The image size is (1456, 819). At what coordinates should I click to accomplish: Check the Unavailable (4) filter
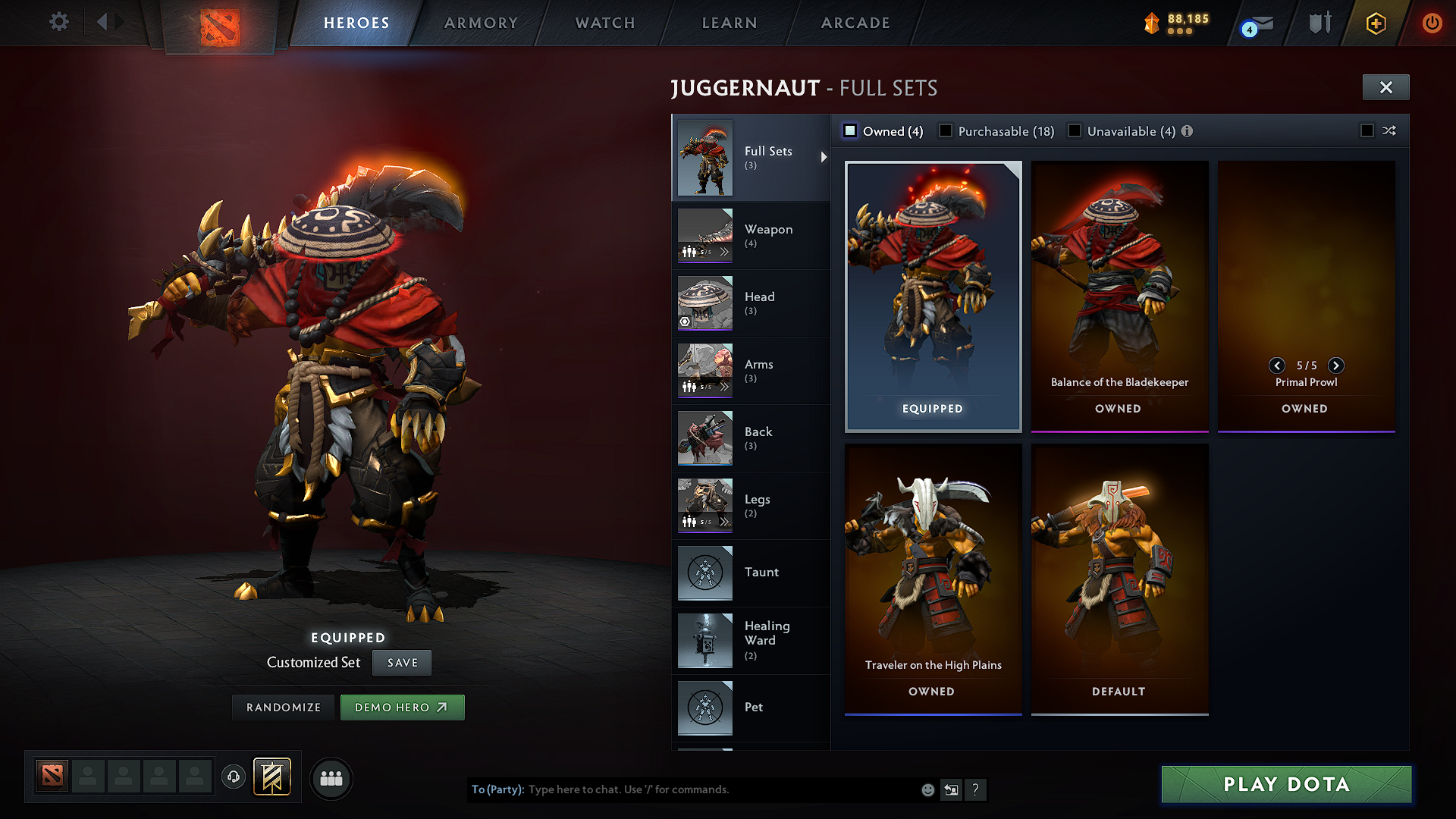point(1075,130)
